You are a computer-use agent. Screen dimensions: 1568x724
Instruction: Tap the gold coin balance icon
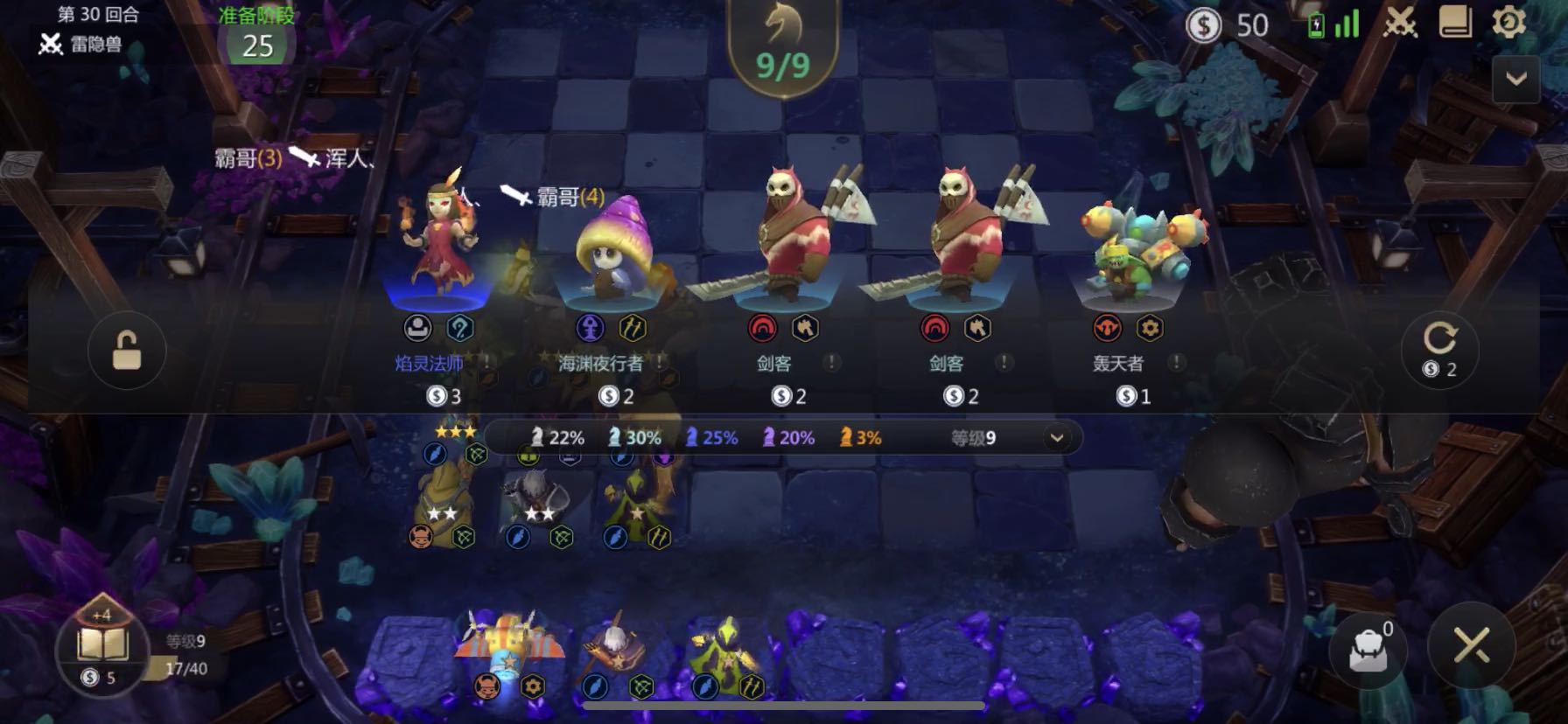point(1204,26)
